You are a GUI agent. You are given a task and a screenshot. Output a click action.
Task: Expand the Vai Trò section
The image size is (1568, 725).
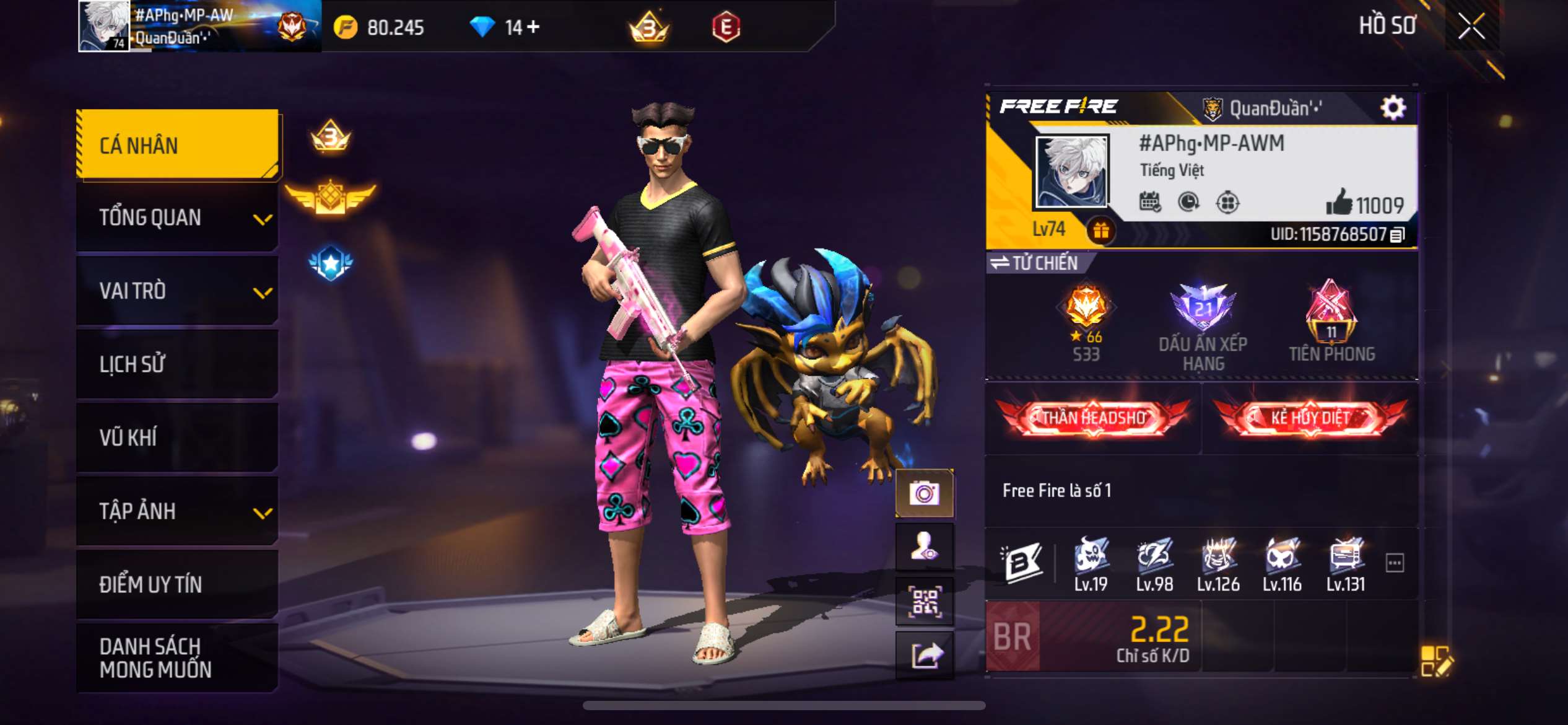coord(176,291)
